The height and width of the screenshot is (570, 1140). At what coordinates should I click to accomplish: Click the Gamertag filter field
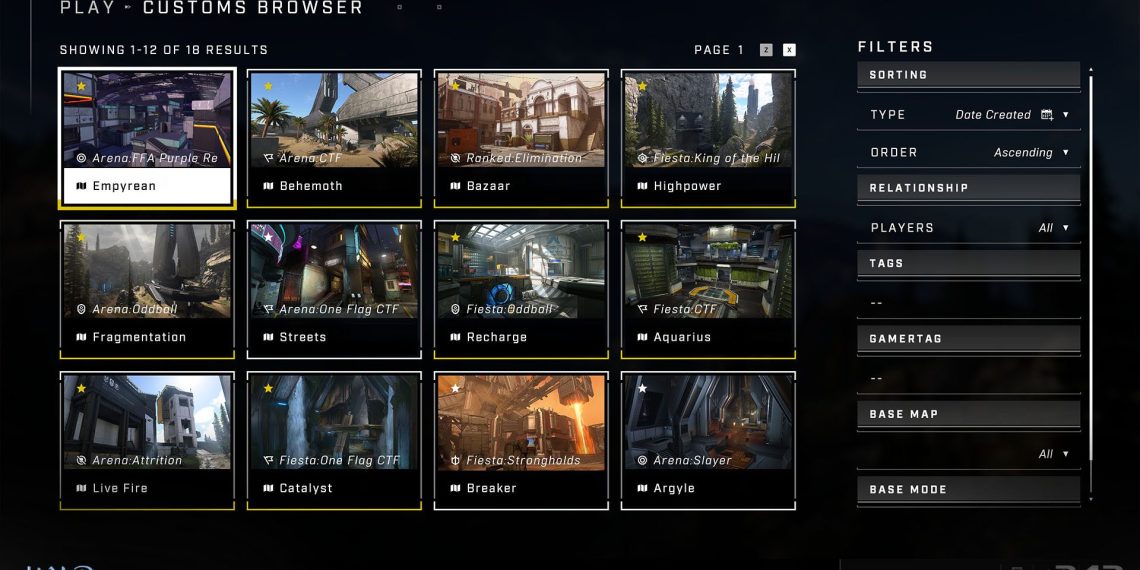[x=968, y=378]
